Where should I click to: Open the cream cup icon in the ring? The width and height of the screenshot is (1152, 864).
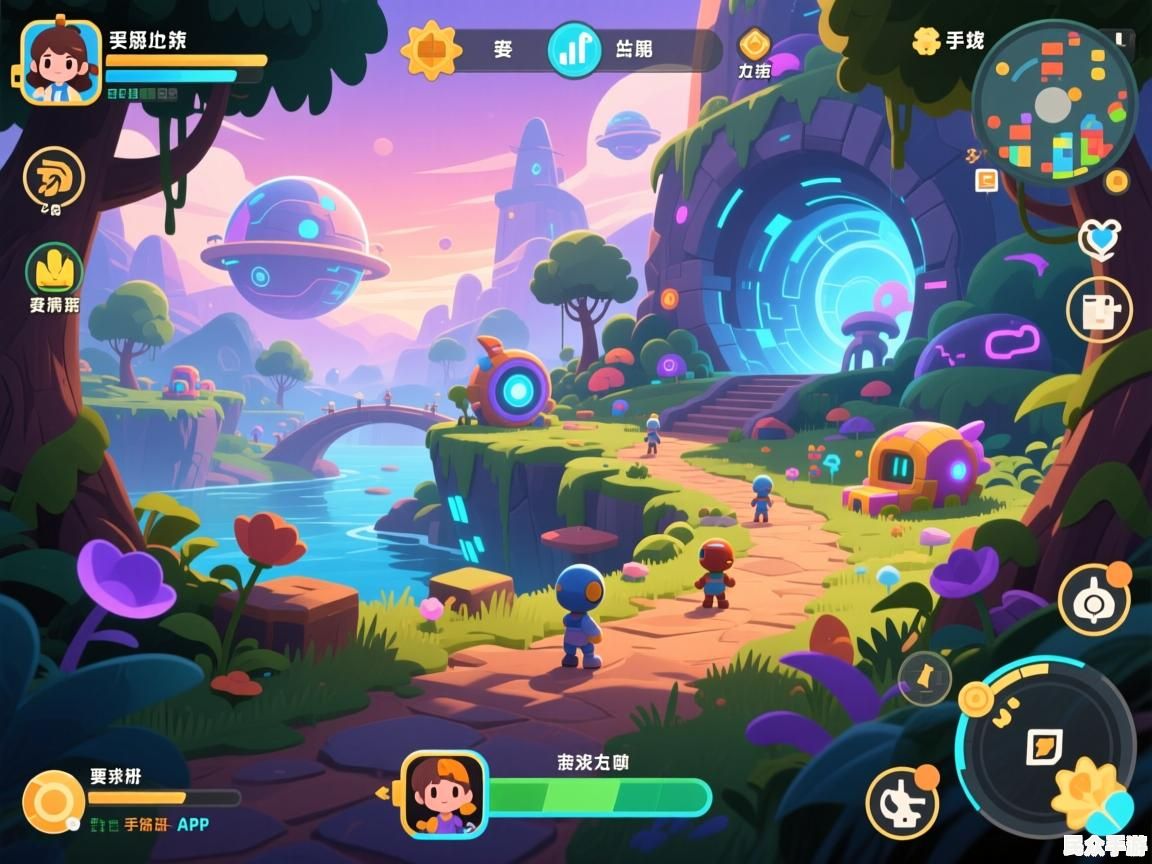coord(1099,309)
